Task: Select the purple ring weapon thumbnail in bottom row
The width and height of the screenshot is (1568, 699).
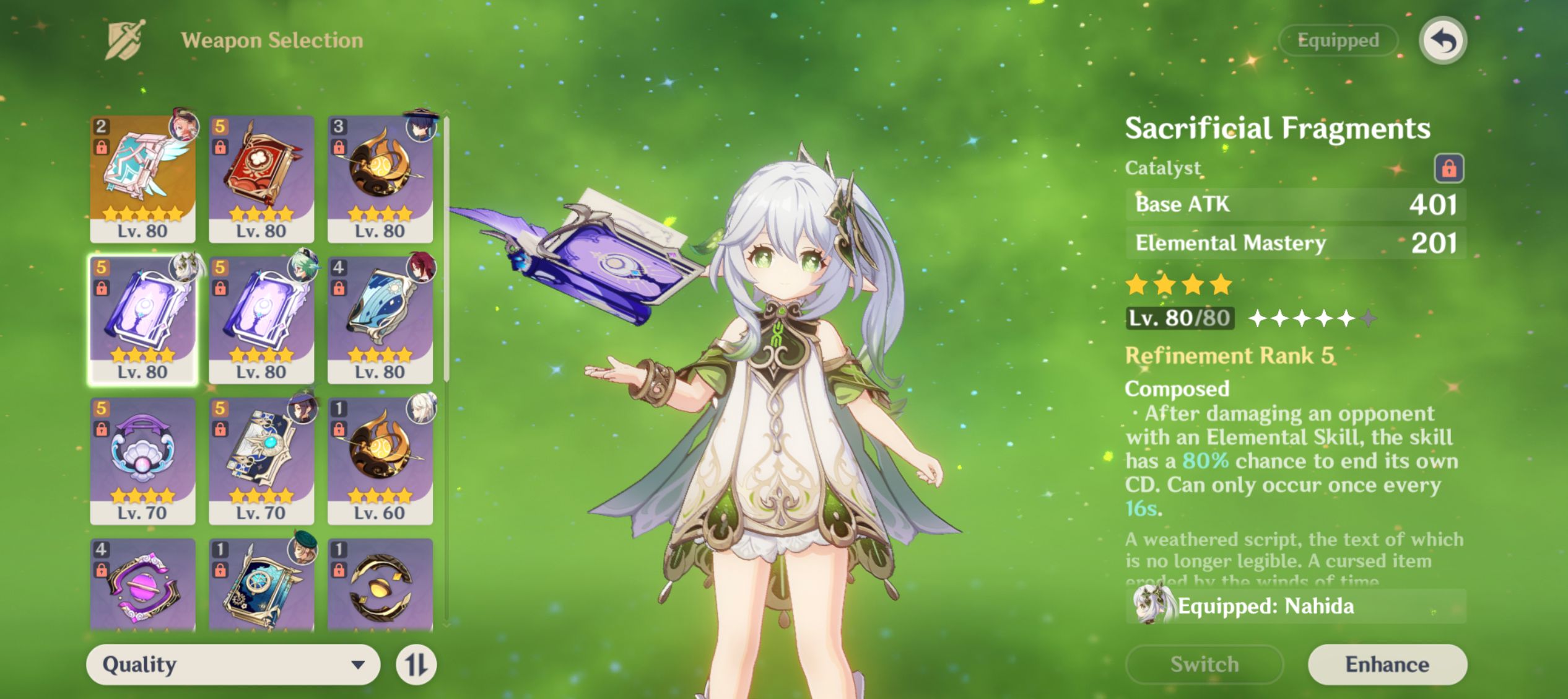Action: (x=142, y=586)
